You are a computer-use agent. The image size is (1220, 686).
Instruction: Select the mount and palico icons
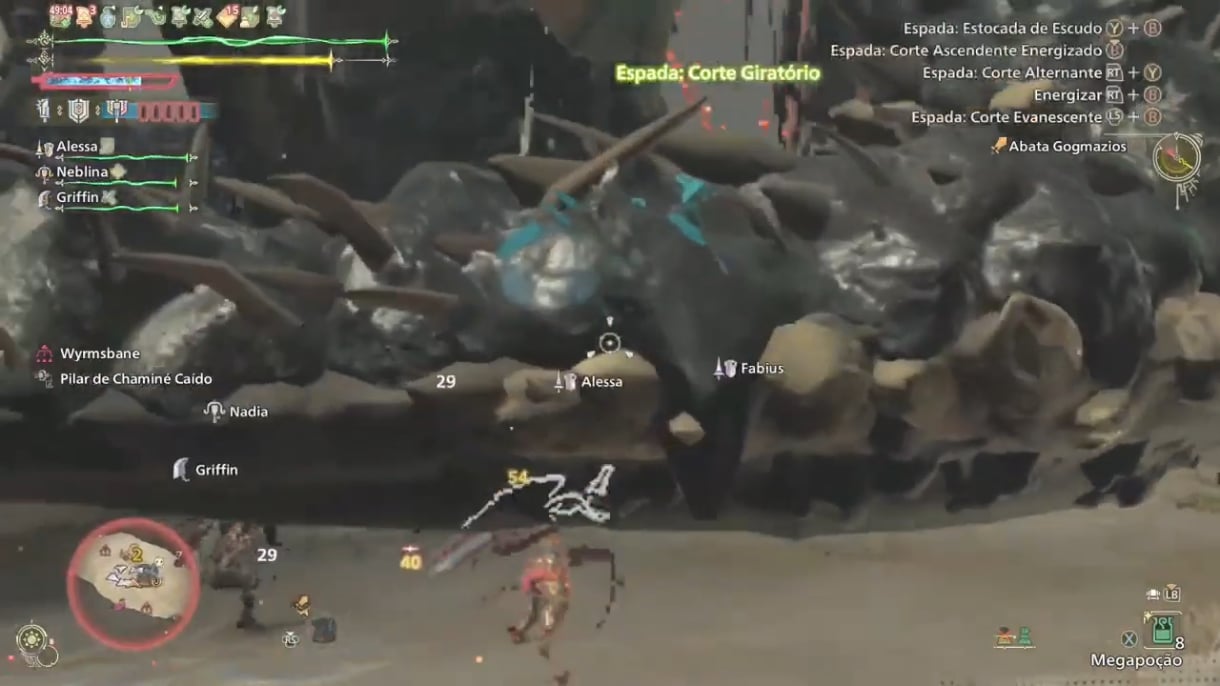(x=1014, y=637)
